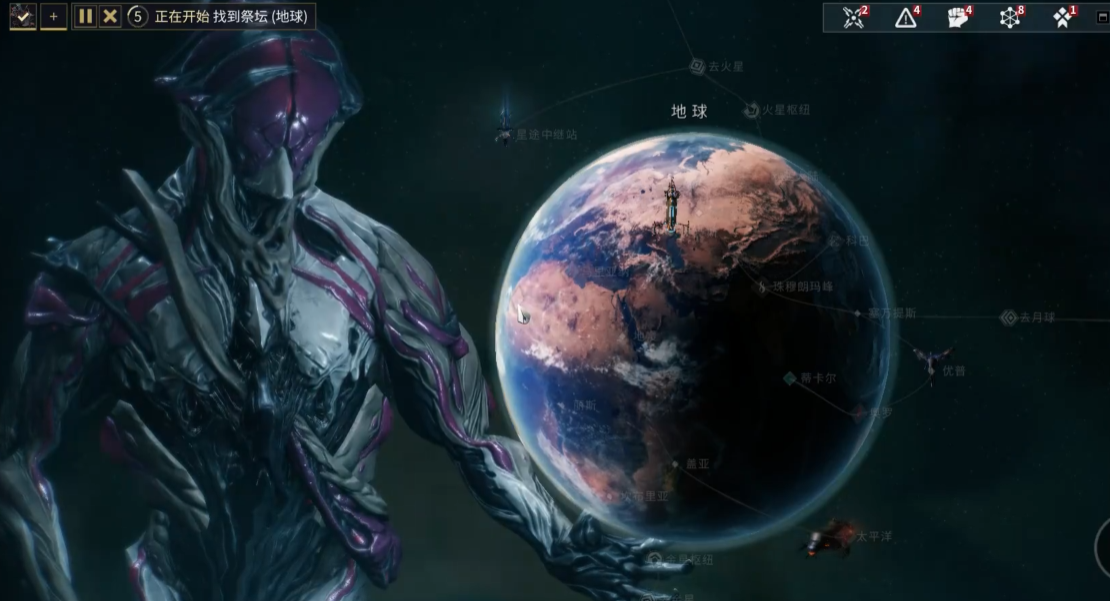Open the snowflake-shaped icon with badge 8

[x=1011, y=17]
